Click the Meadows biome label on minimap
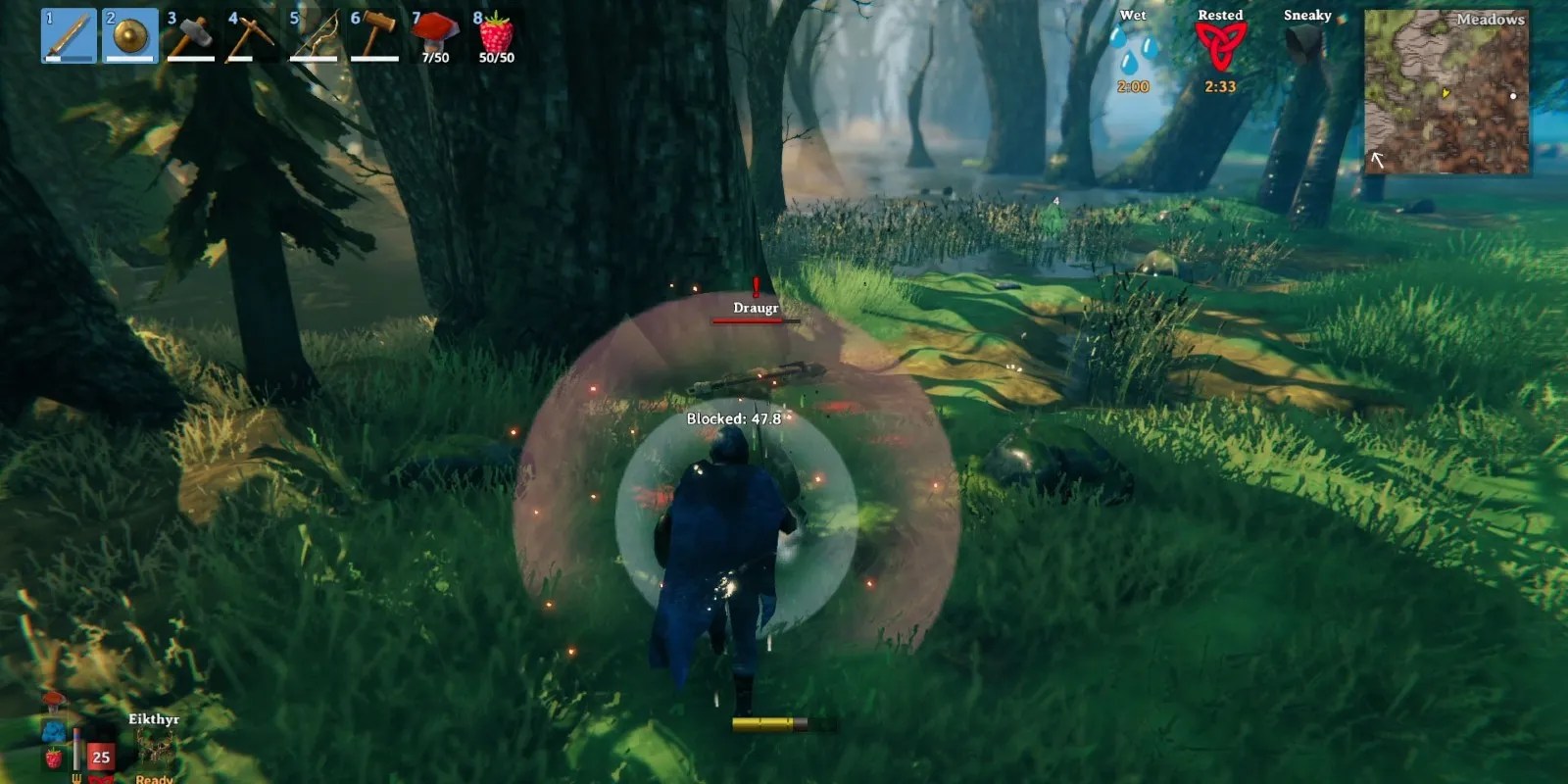The image size is (1568, 784). (x=1492, y=19)
